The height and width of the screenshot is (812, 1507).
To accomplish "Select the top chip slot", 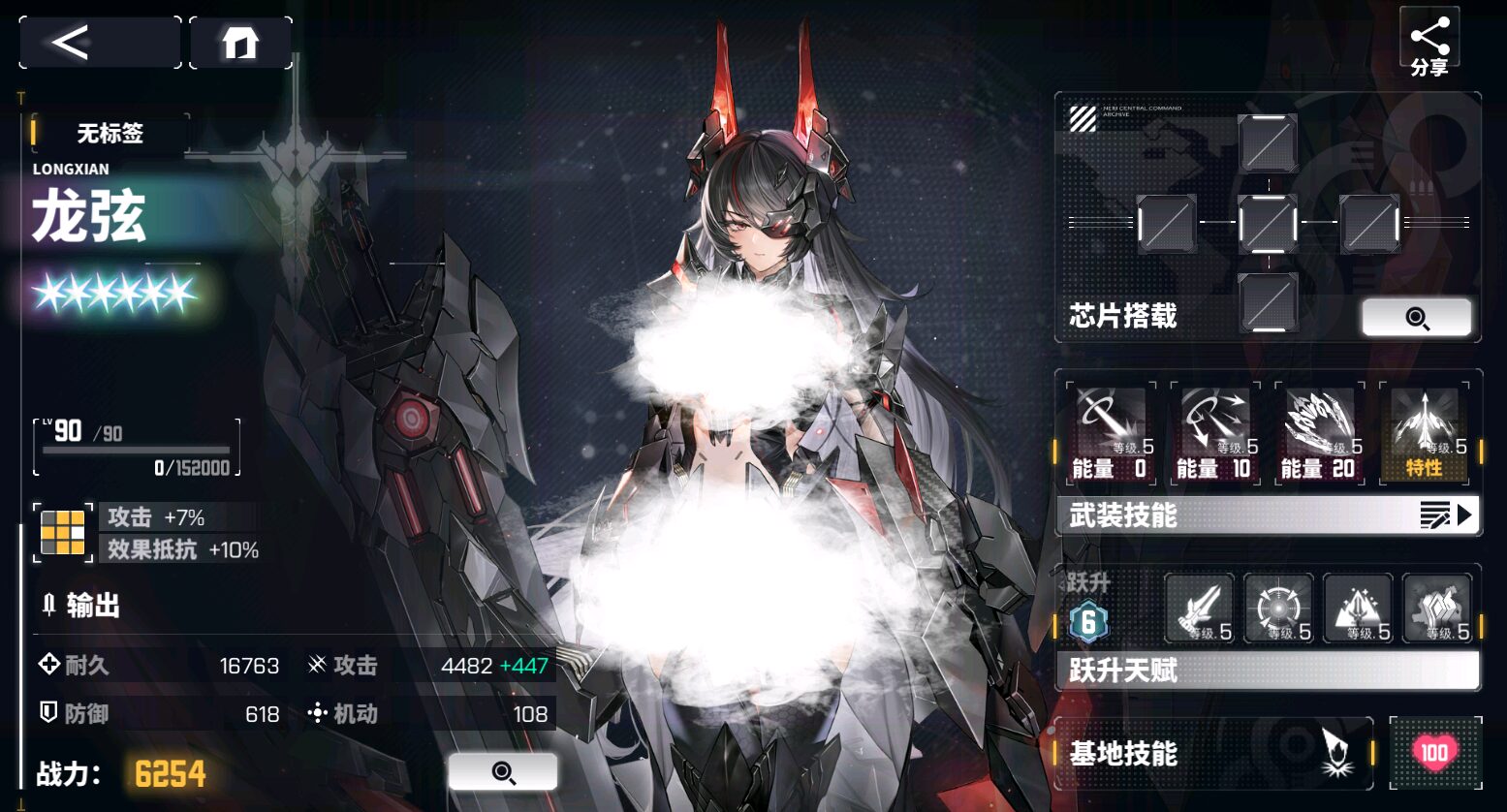I will point(1268,143).
